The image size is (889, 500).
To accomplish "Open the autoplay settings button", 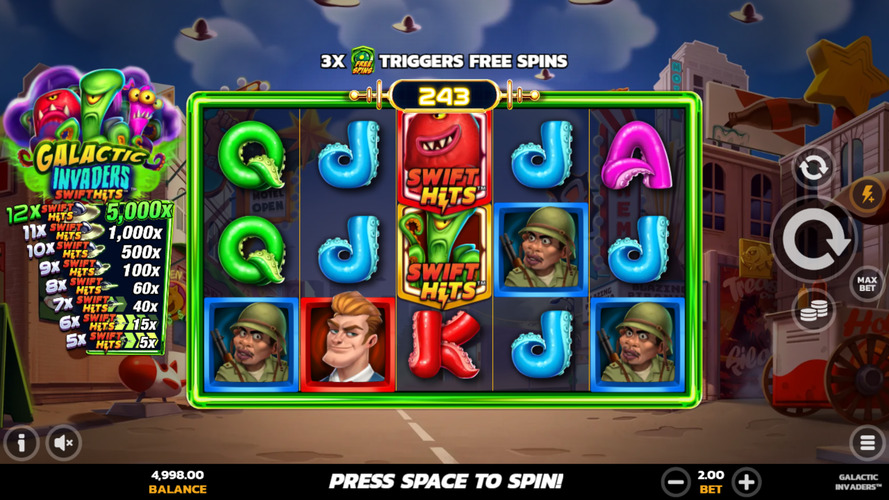I will tap(812, 167).
